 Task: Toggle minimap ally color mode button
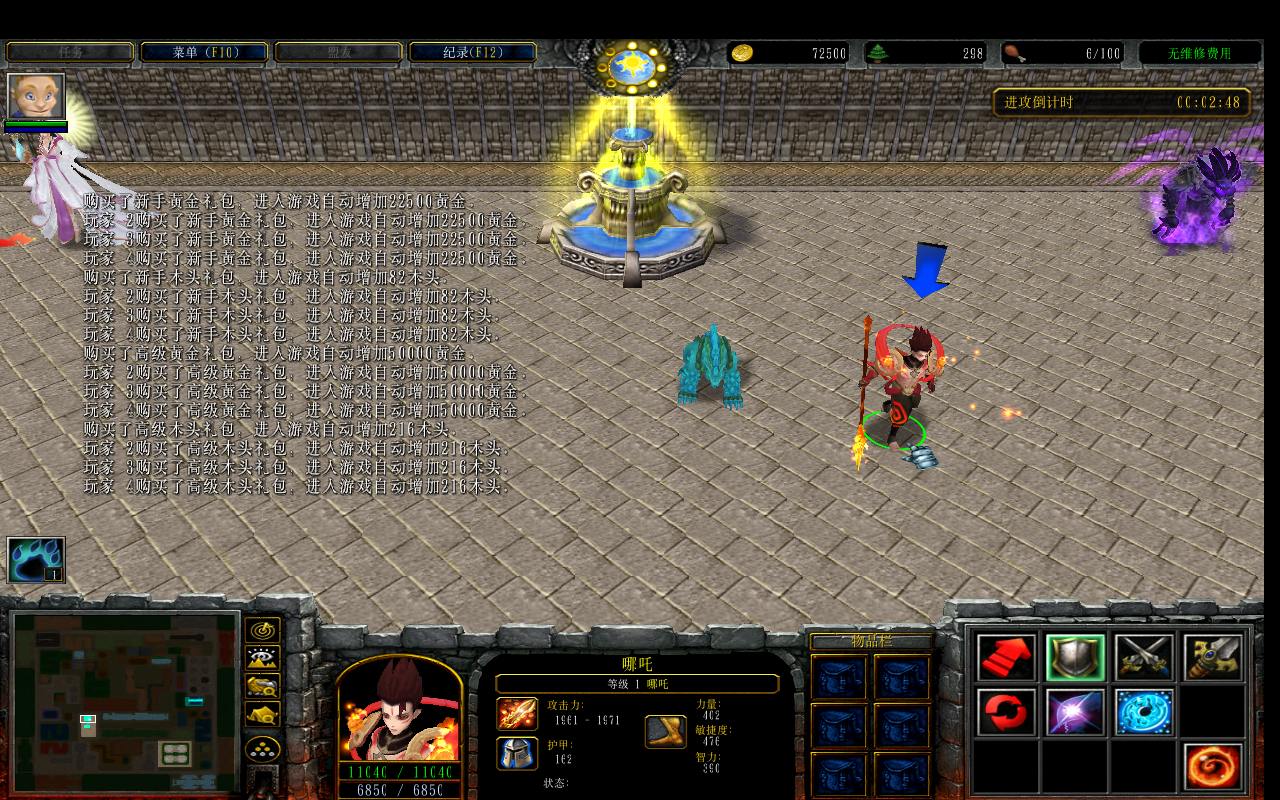click(x=262, y=686)
